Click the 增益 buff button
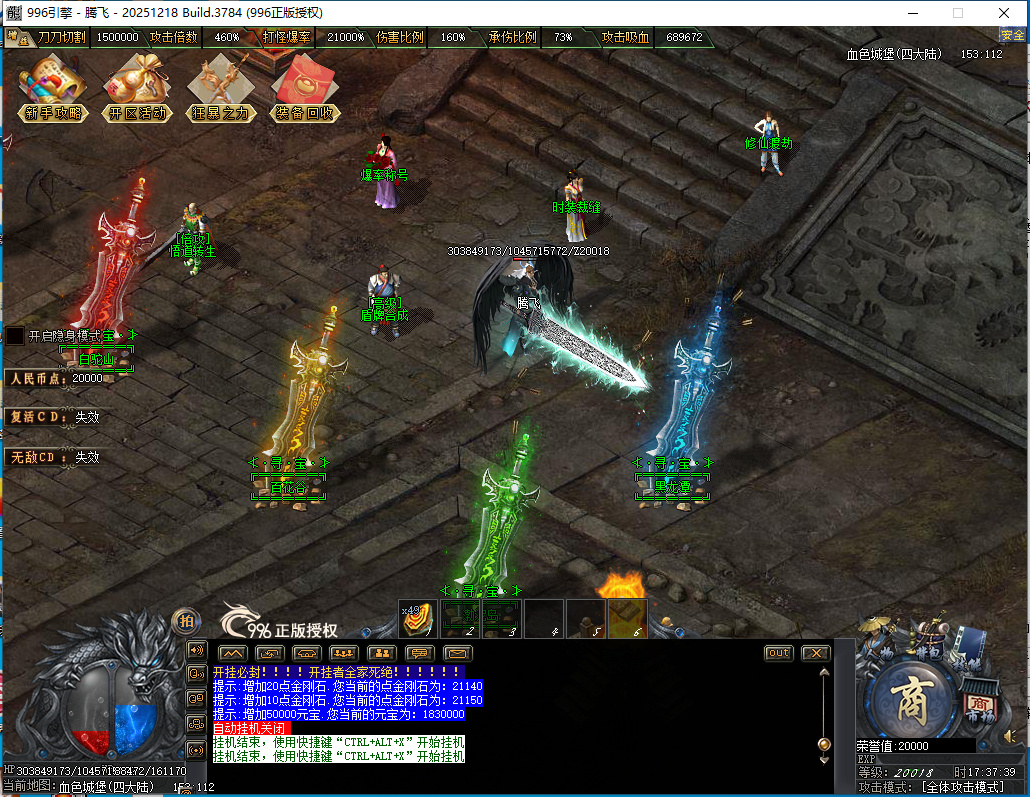Image resolution: width=1030 pixels, height=797 pixels. 17,38
